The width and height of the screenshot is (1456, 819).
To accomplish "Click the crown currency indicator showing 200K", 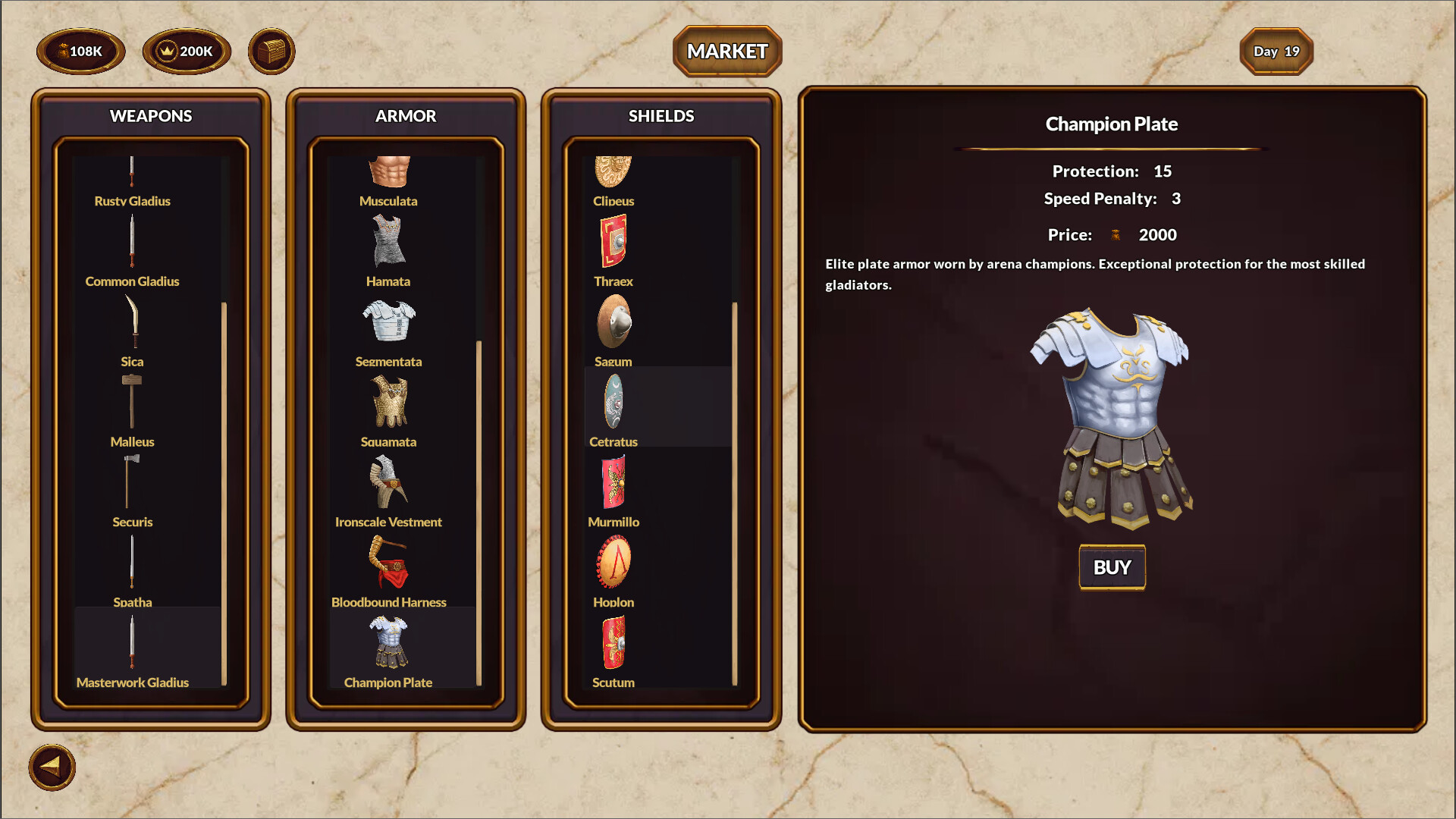I will point(184,51).
